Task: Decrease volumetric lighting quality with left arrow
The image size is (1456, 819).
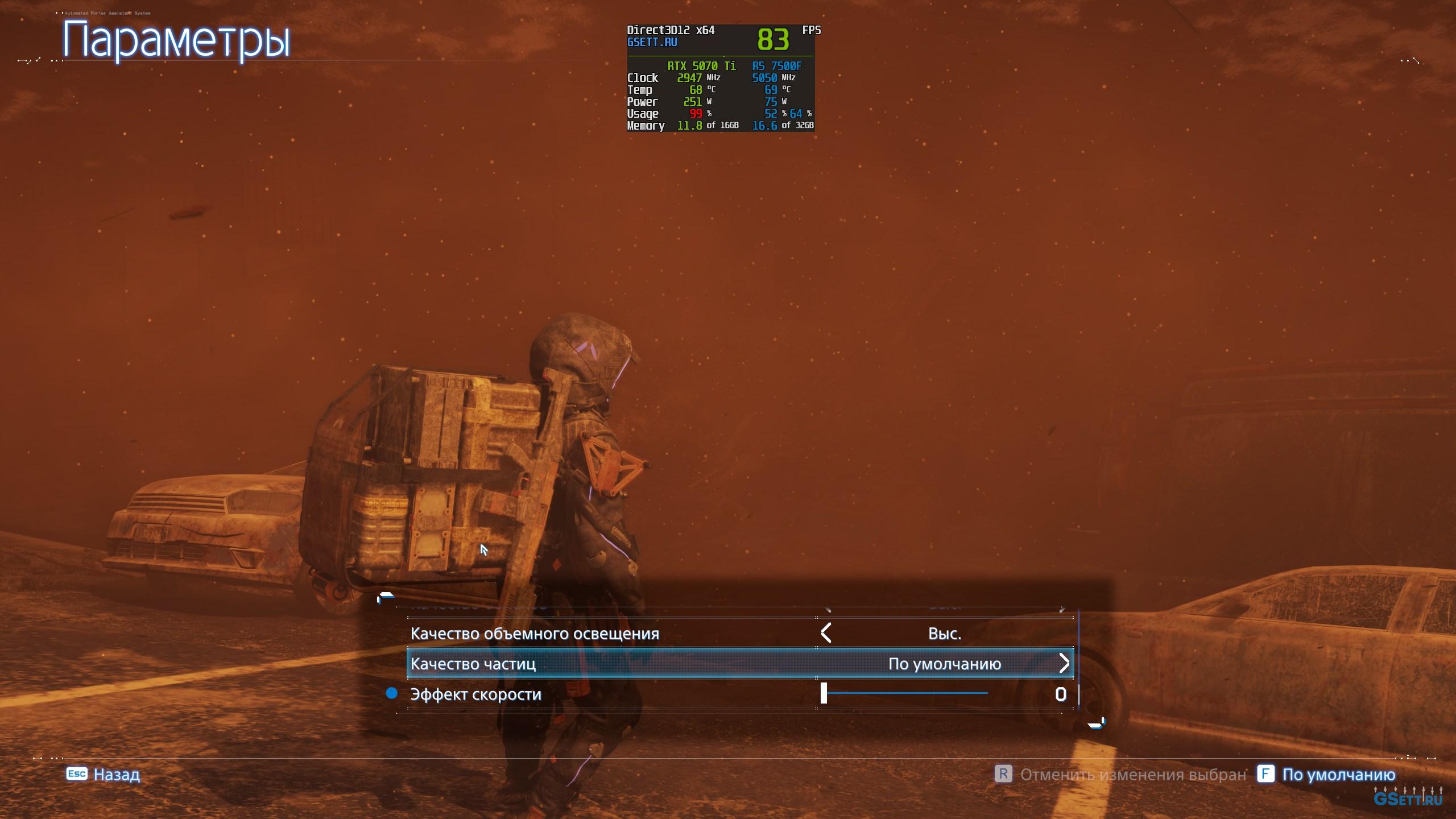Action: tap(826, 633)
